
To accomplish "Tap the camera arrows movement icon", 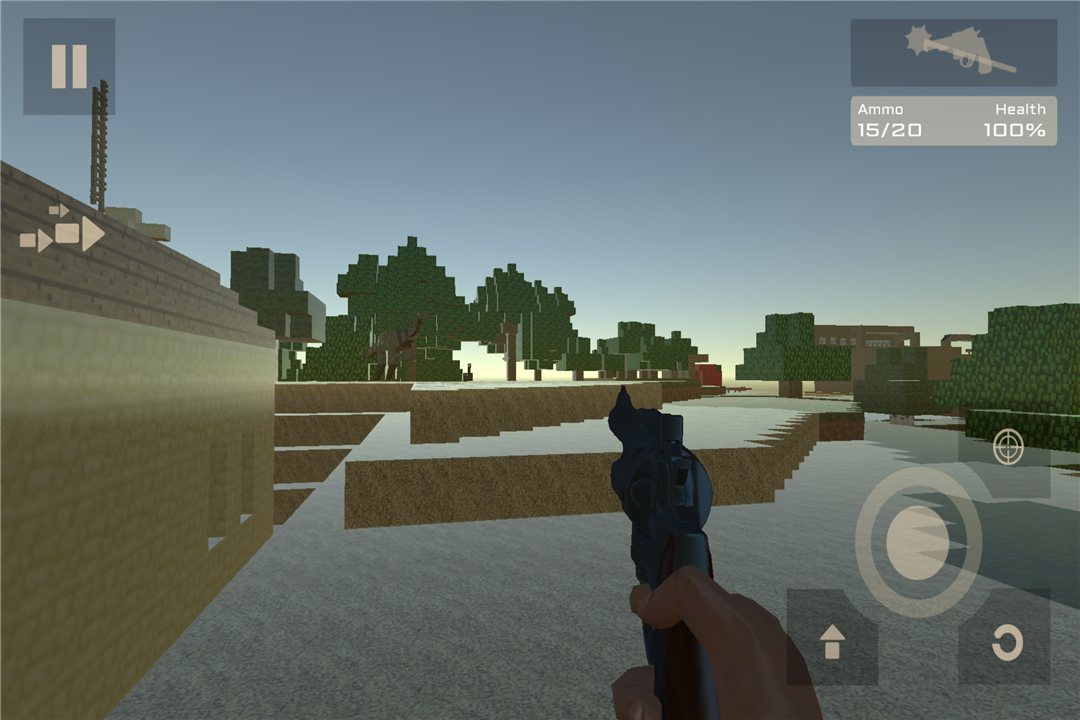I will point(63,231).
